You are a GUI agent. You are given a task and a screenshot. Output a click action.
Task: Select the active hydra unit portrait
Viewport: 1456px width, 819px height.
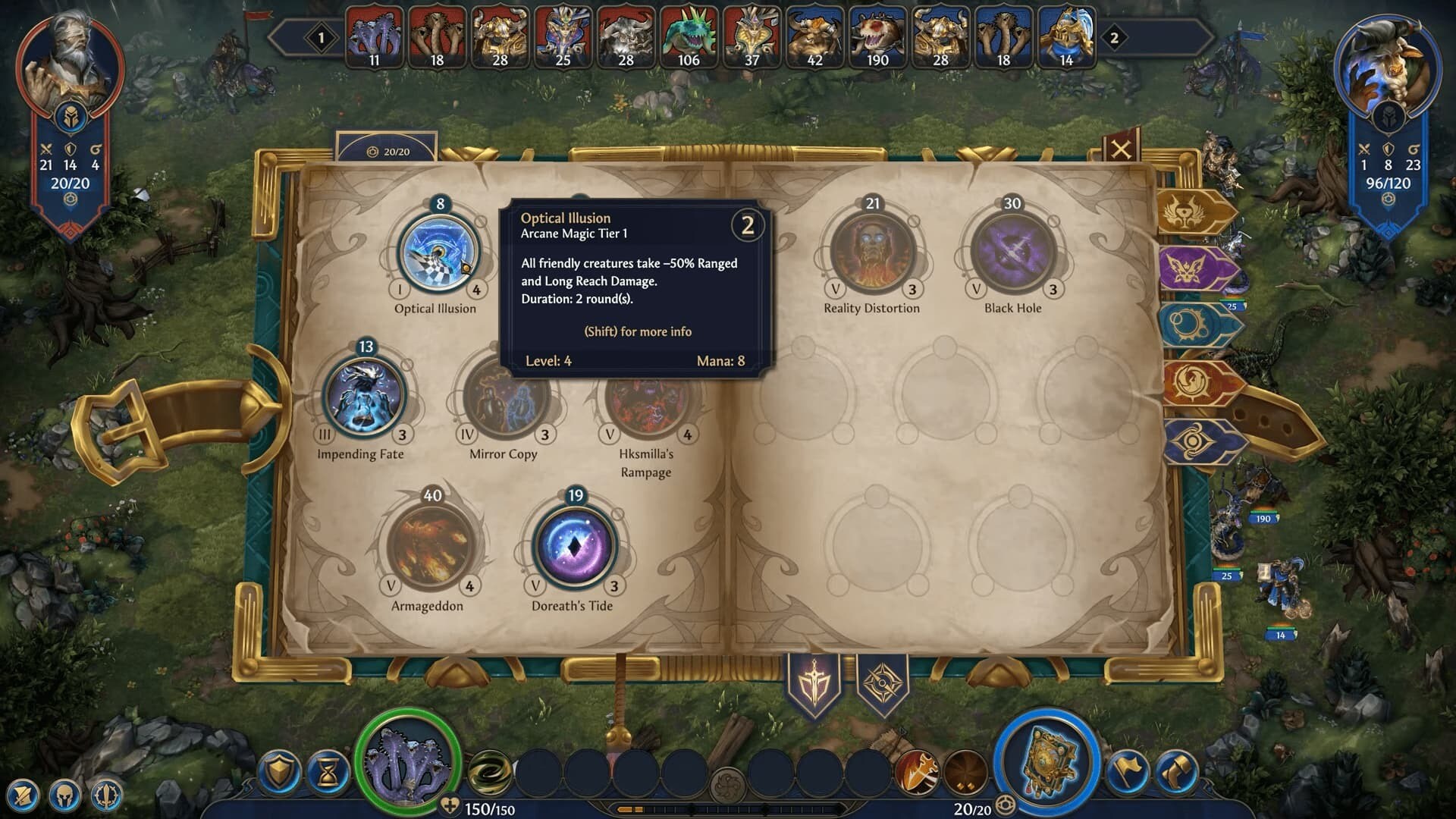[x=408, y=761]
